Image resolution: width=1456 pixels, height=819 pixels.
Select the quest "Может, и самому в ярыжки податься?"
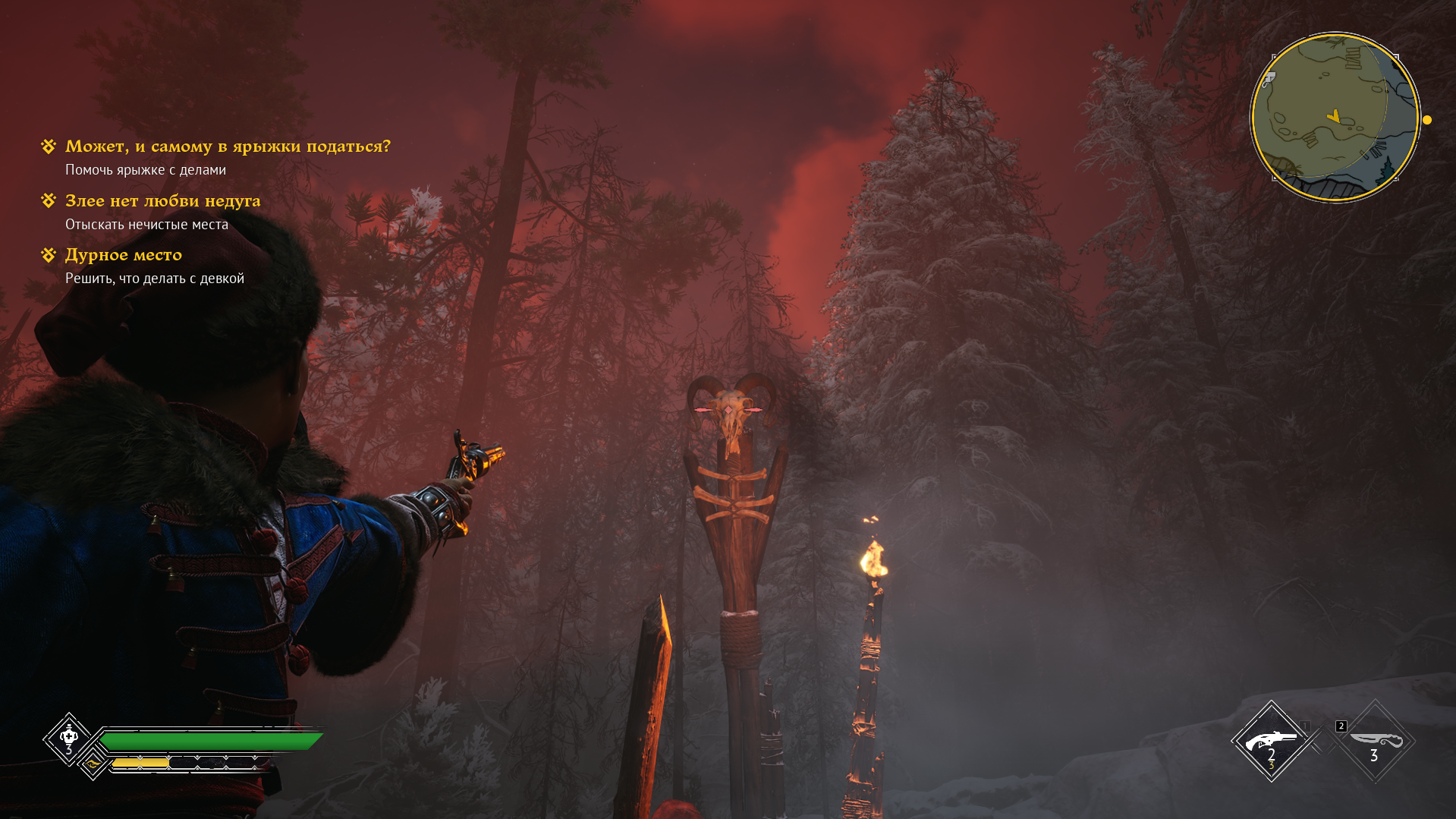point(227,146)
